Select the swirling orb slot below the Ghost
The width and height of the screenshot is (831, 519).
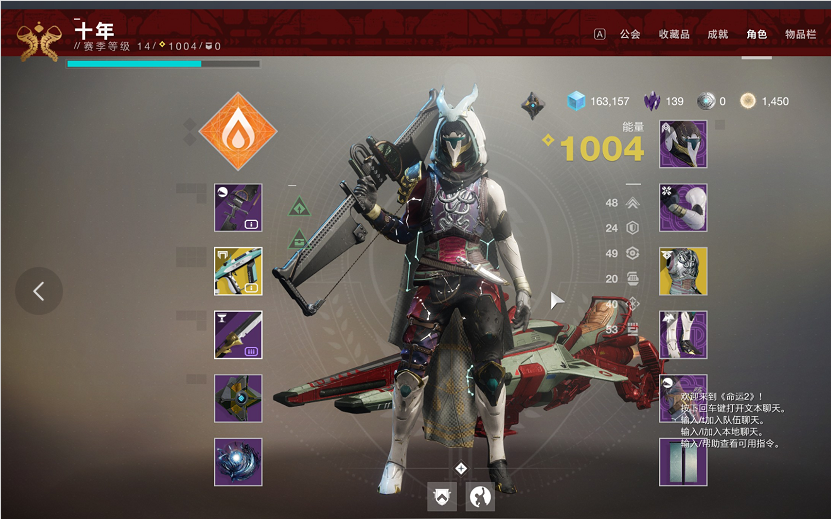click(238, 462)
